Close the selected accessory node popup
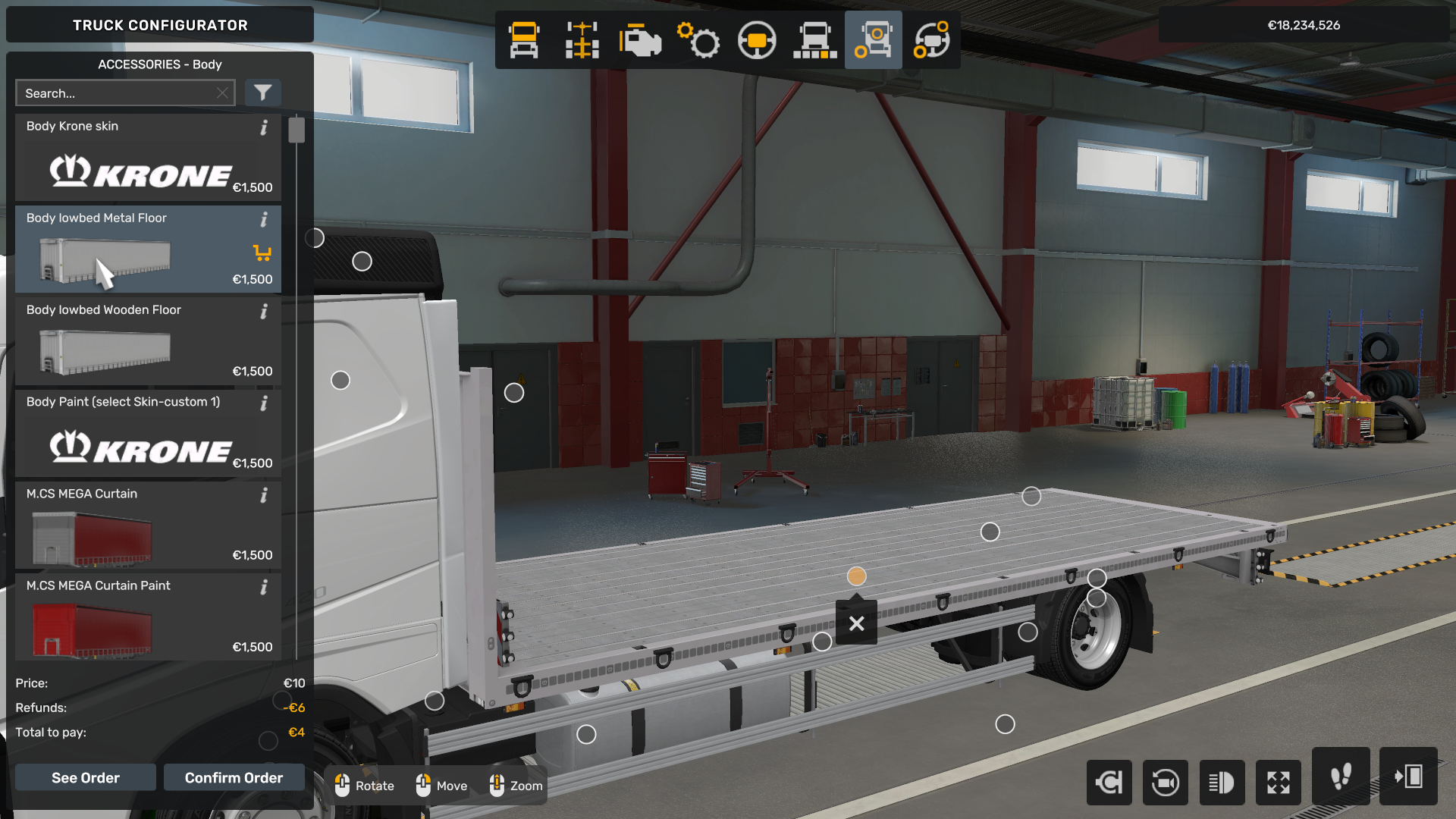This screenshot has height=819, width=1456. click(x=856, y=623)
